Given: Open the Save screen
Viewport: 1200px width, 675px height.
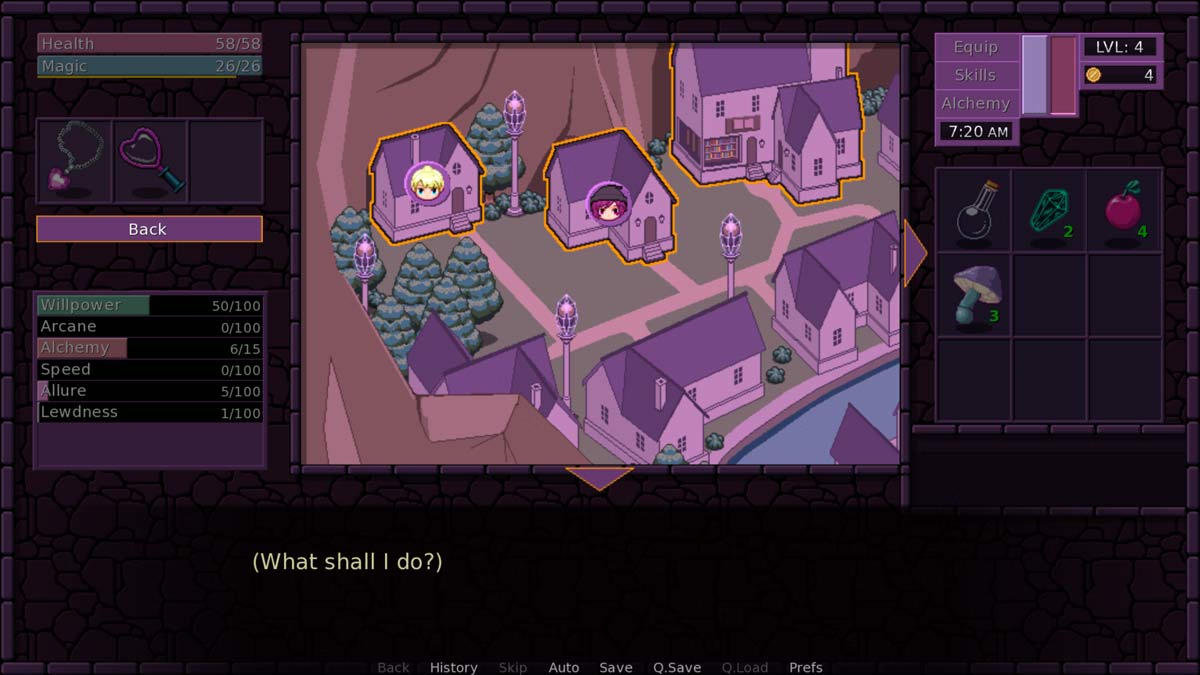Looking at the screenshot, I should (x=616, y=667).
